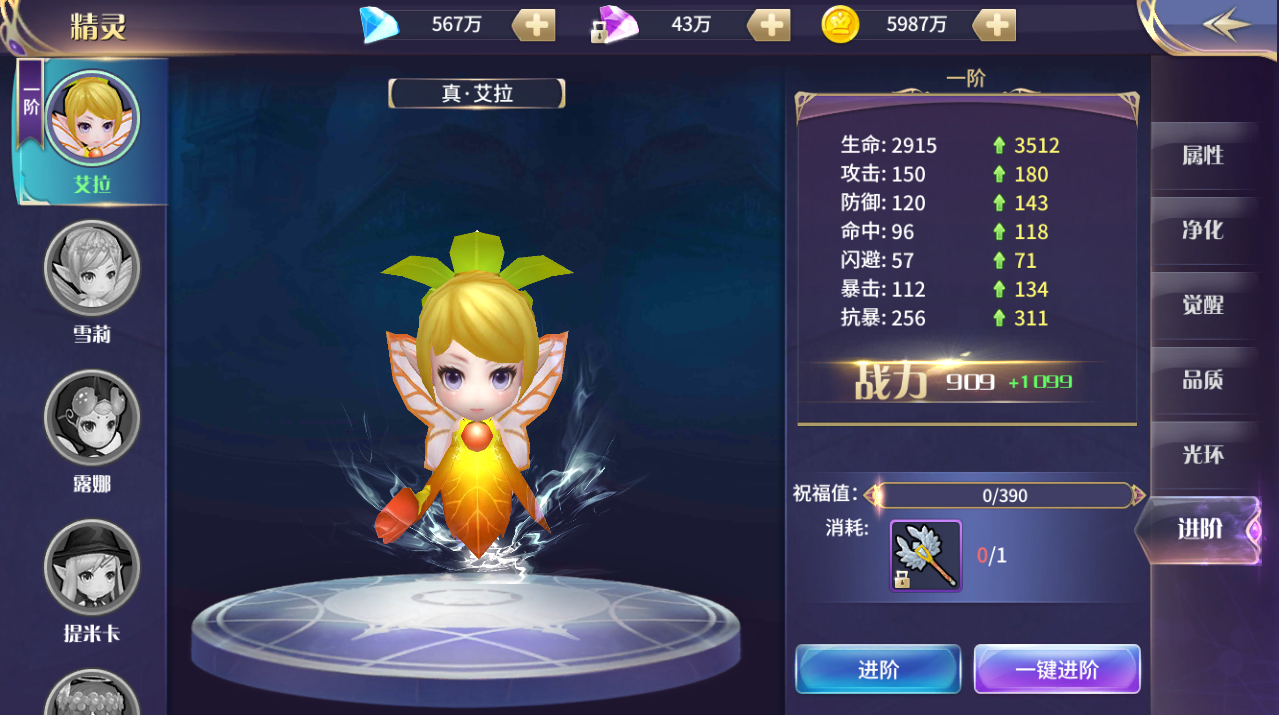Add more blue diamonds with plus button
Viewport: 1279px width, 715px height.
(x=535, y=25)
